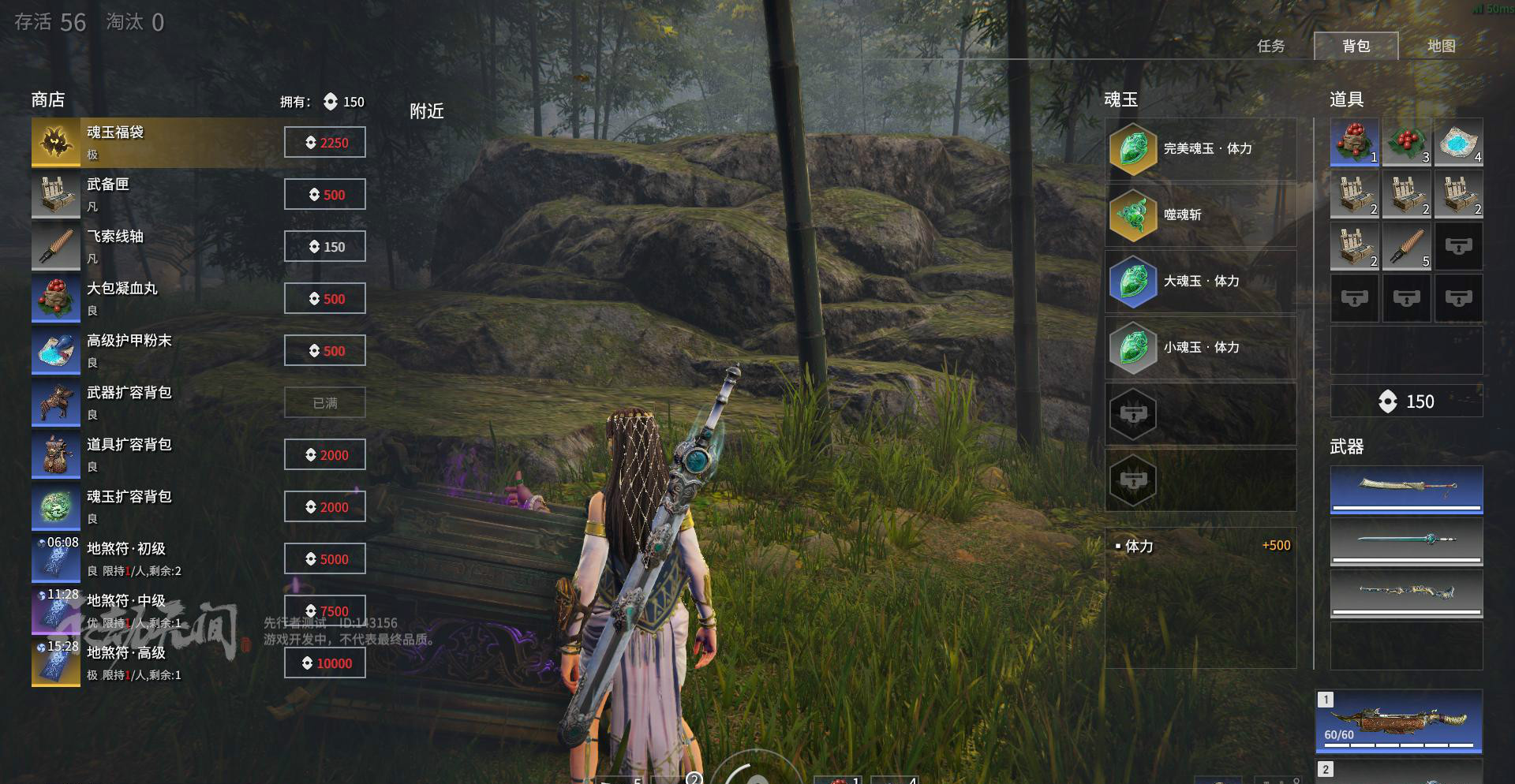Viewport: 1515px width, 784px height.
Task: Open the 地图 tab
Action: [x=1441, y=47]
